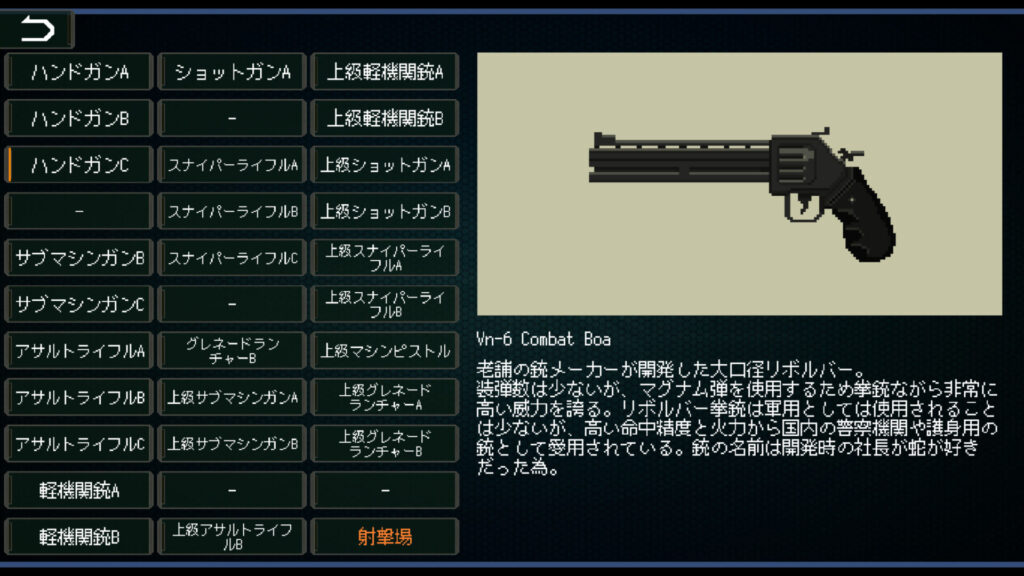
Task: Choose 上級グレネードランチャーB
Action: tap(385, 444)
